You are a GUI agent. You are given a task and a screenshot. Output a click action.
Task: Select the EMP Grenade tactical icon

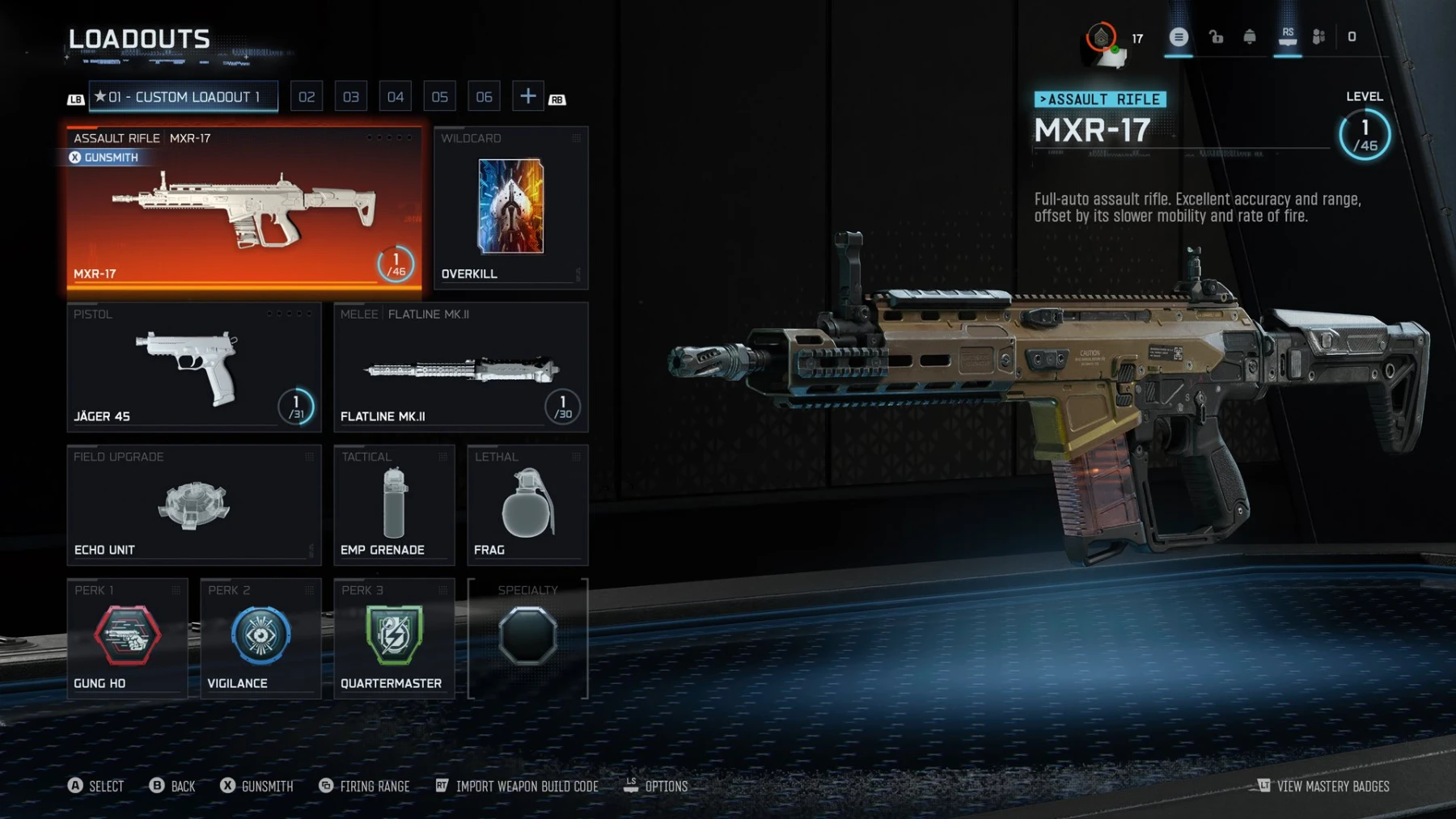click(x=393, y=501)
